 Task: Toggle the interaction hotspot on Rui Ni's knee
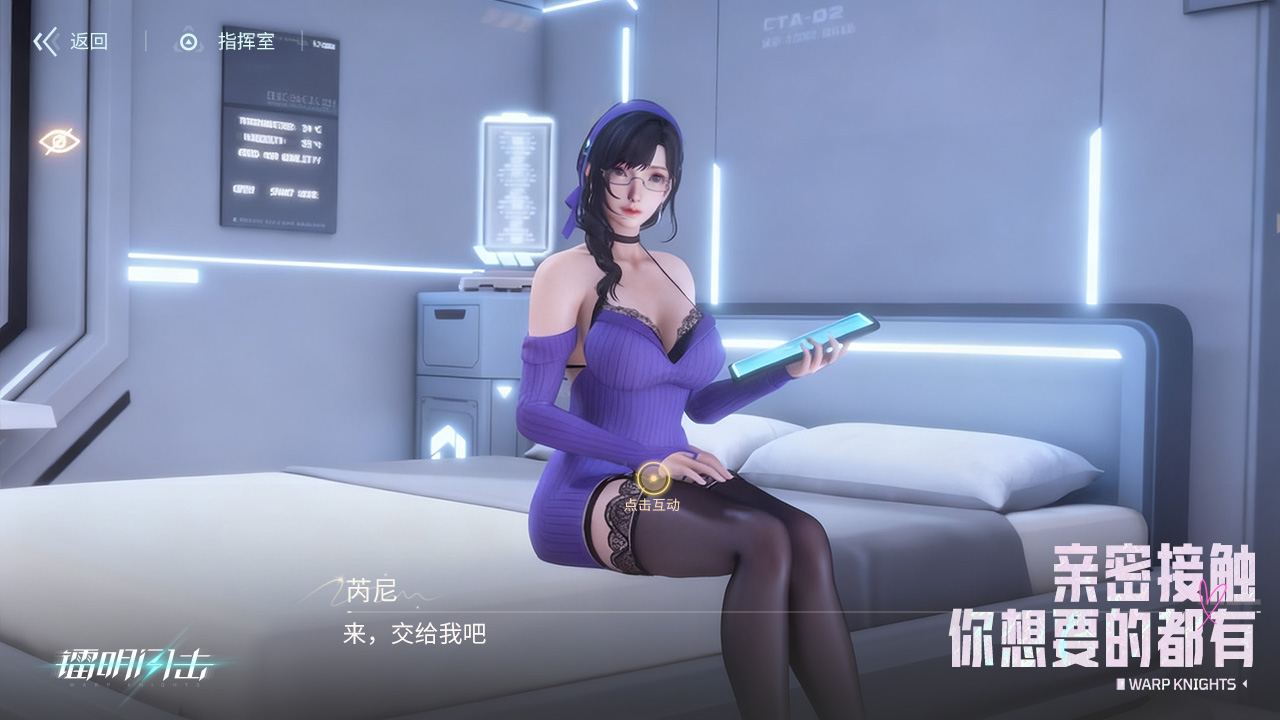pos(655,478)
